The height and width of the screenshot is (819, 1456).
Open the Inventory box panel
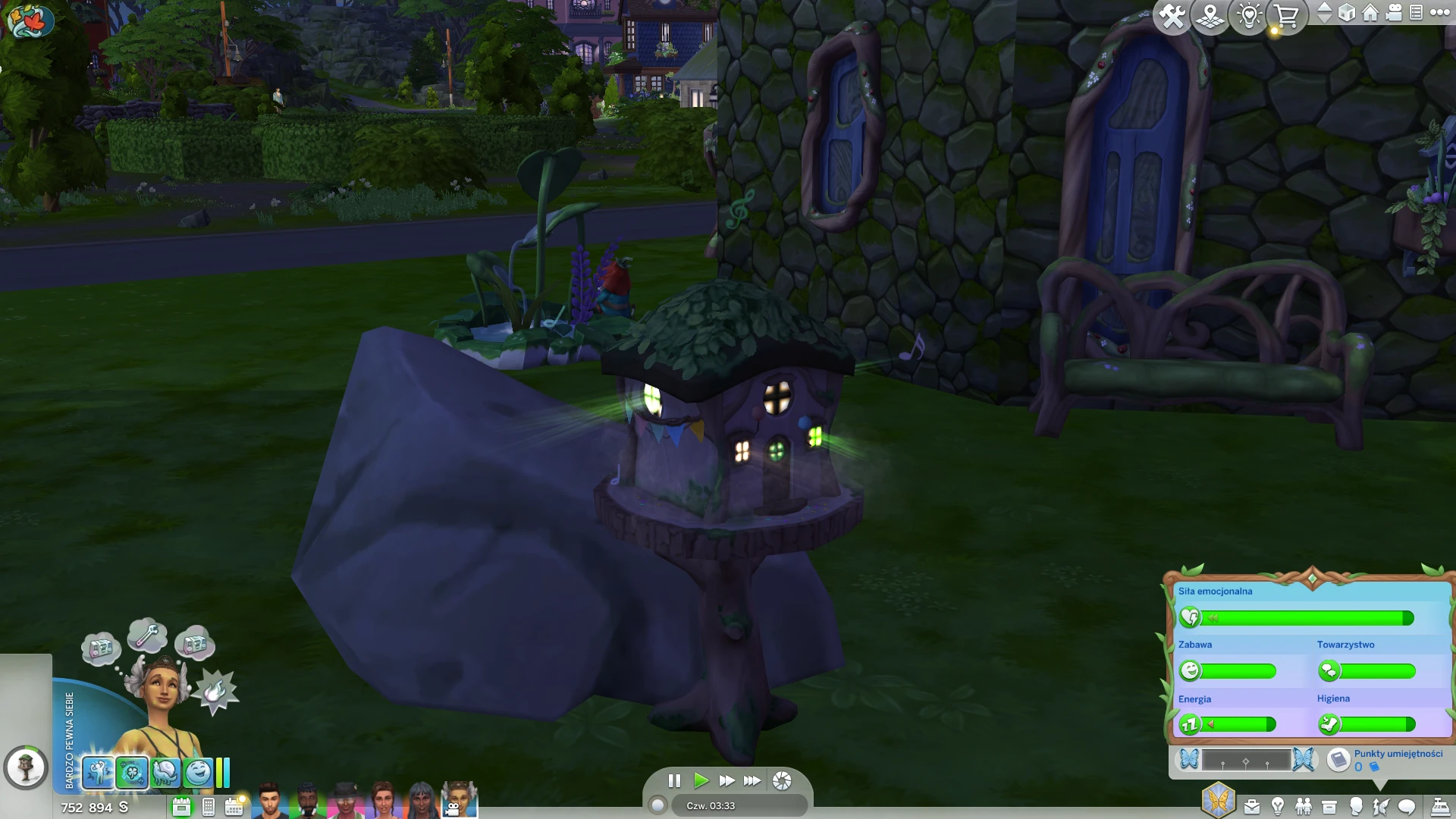click(x=1329, y=806)
